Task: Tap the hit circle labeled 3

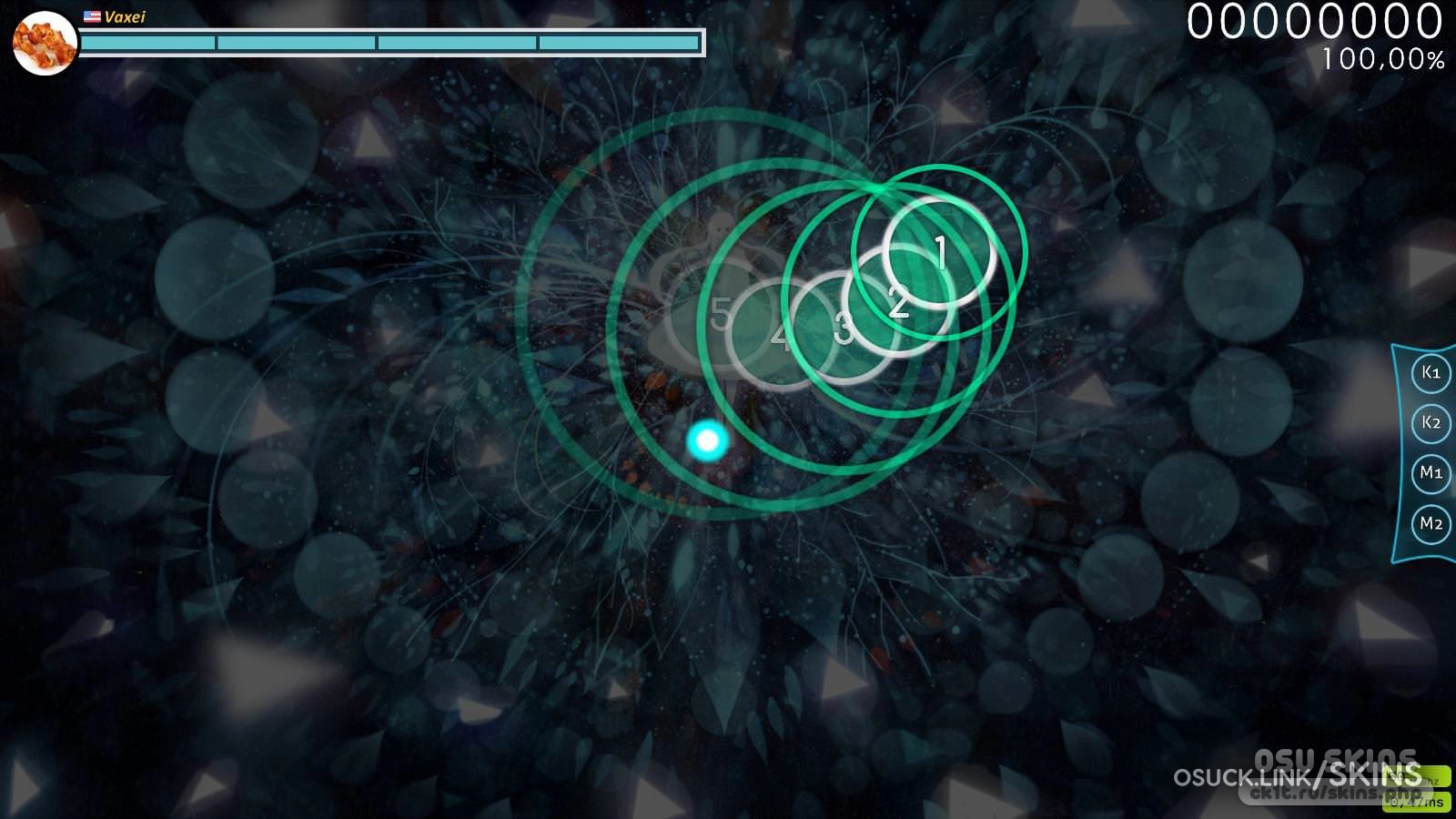Action: click(x=844, y=328)
